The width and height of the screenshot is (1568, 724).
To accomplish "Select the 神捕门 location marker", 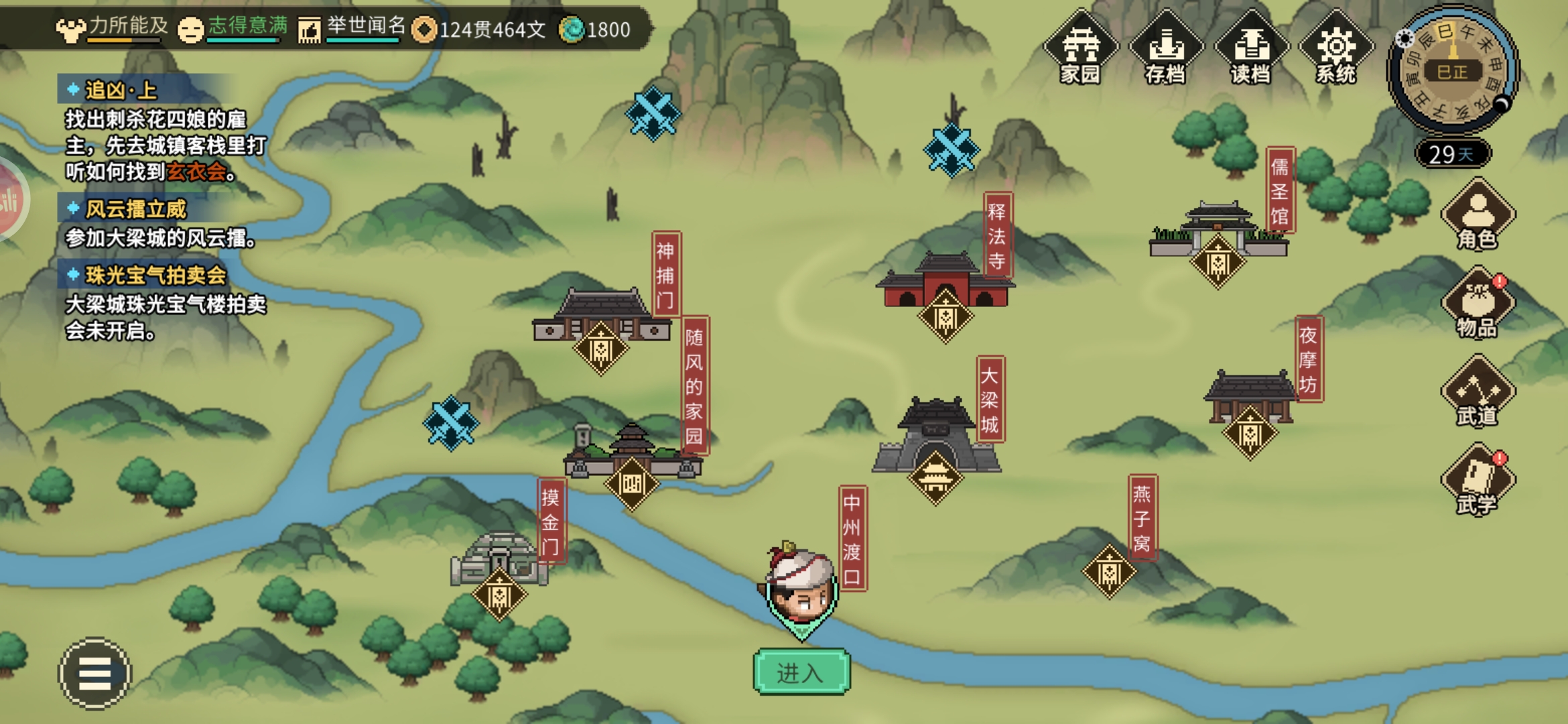I will click(600, 349).
